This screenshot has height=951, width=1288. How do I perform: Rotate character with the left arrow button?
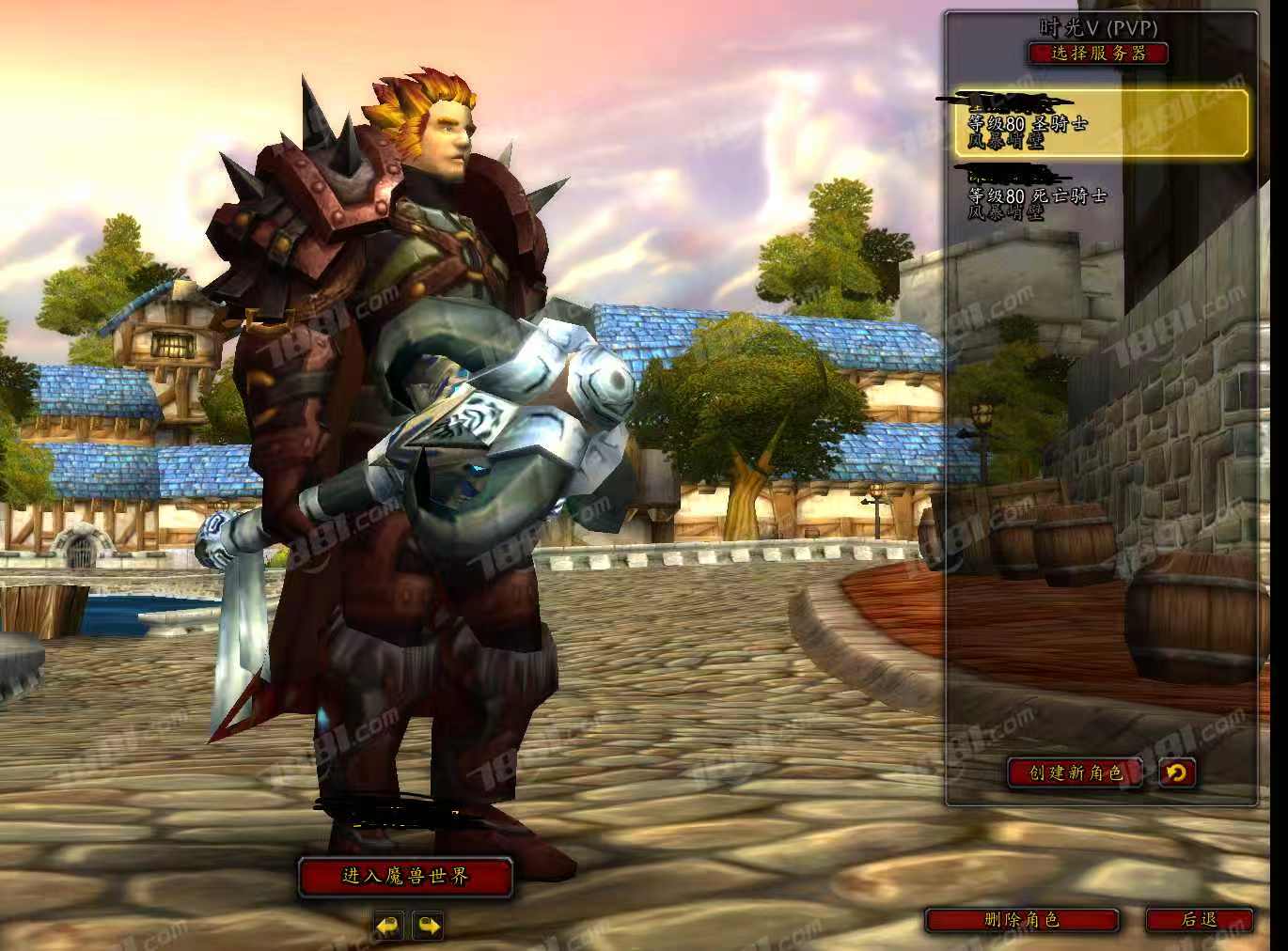388,926
